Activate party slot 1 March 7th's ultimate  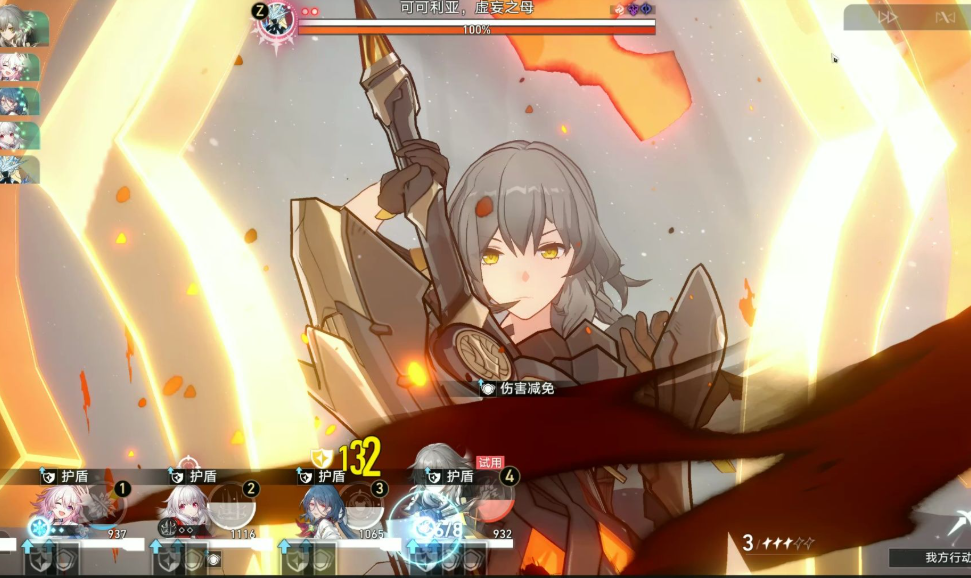coord(103,506)
